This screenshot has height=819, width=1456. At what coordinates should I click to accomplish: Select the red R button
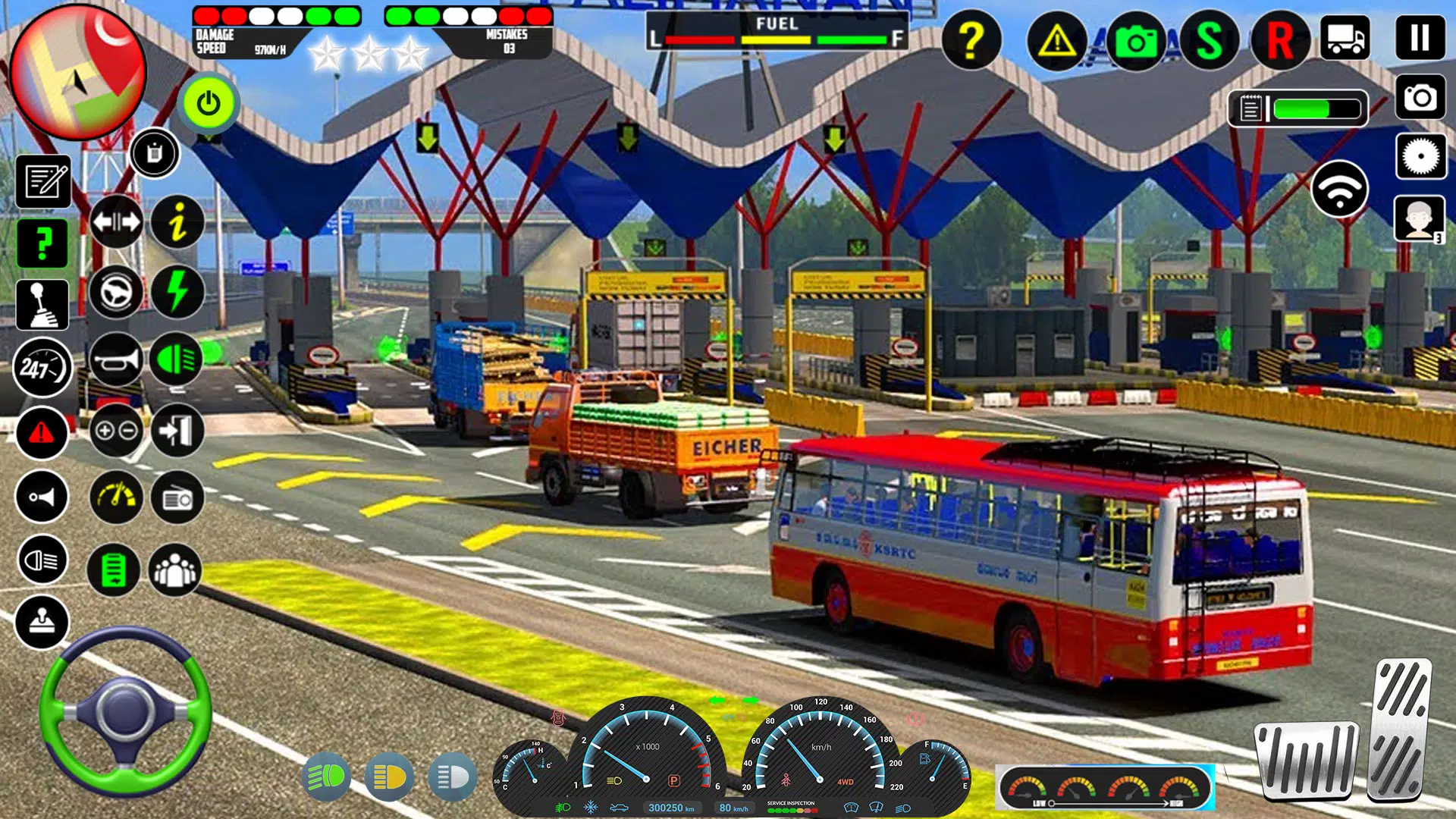(x=1280, y=41)
